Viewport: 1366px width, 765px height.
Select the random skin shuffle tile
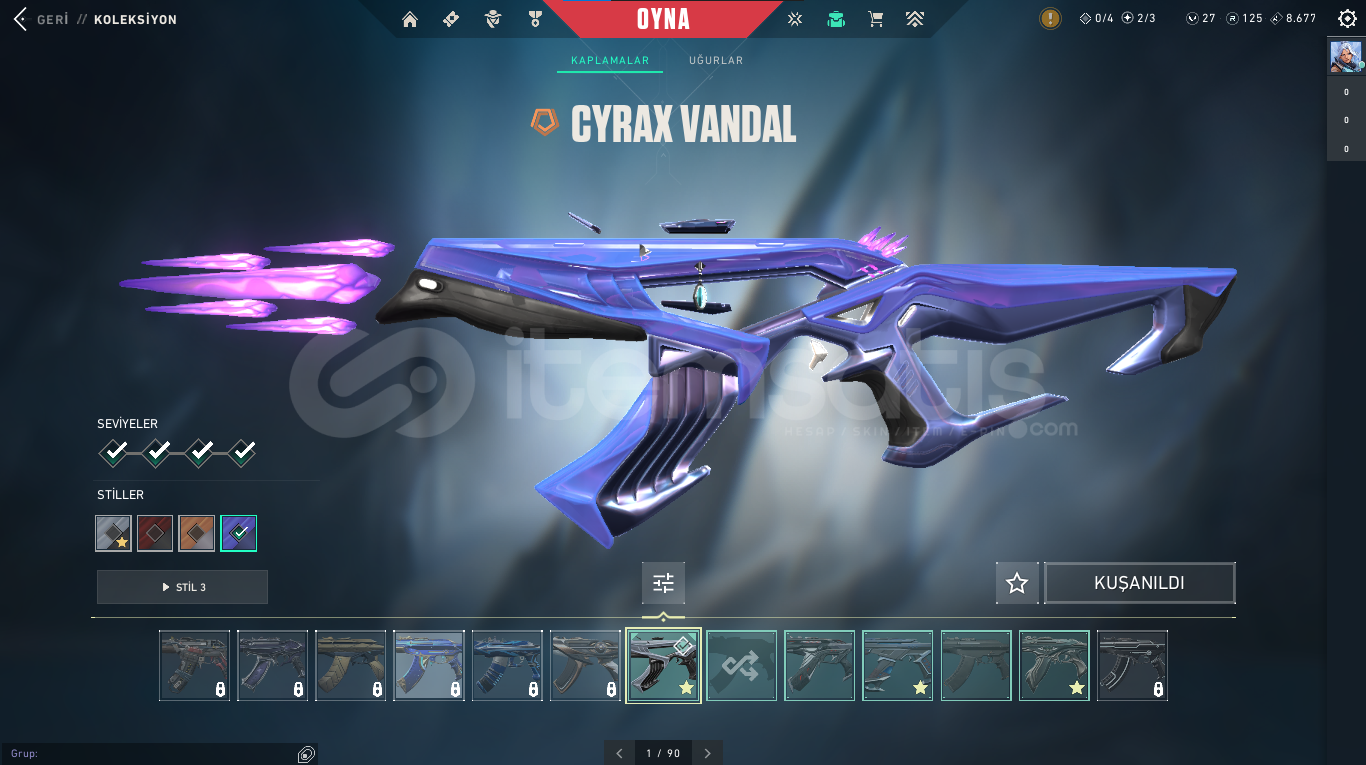click(741, 665)
